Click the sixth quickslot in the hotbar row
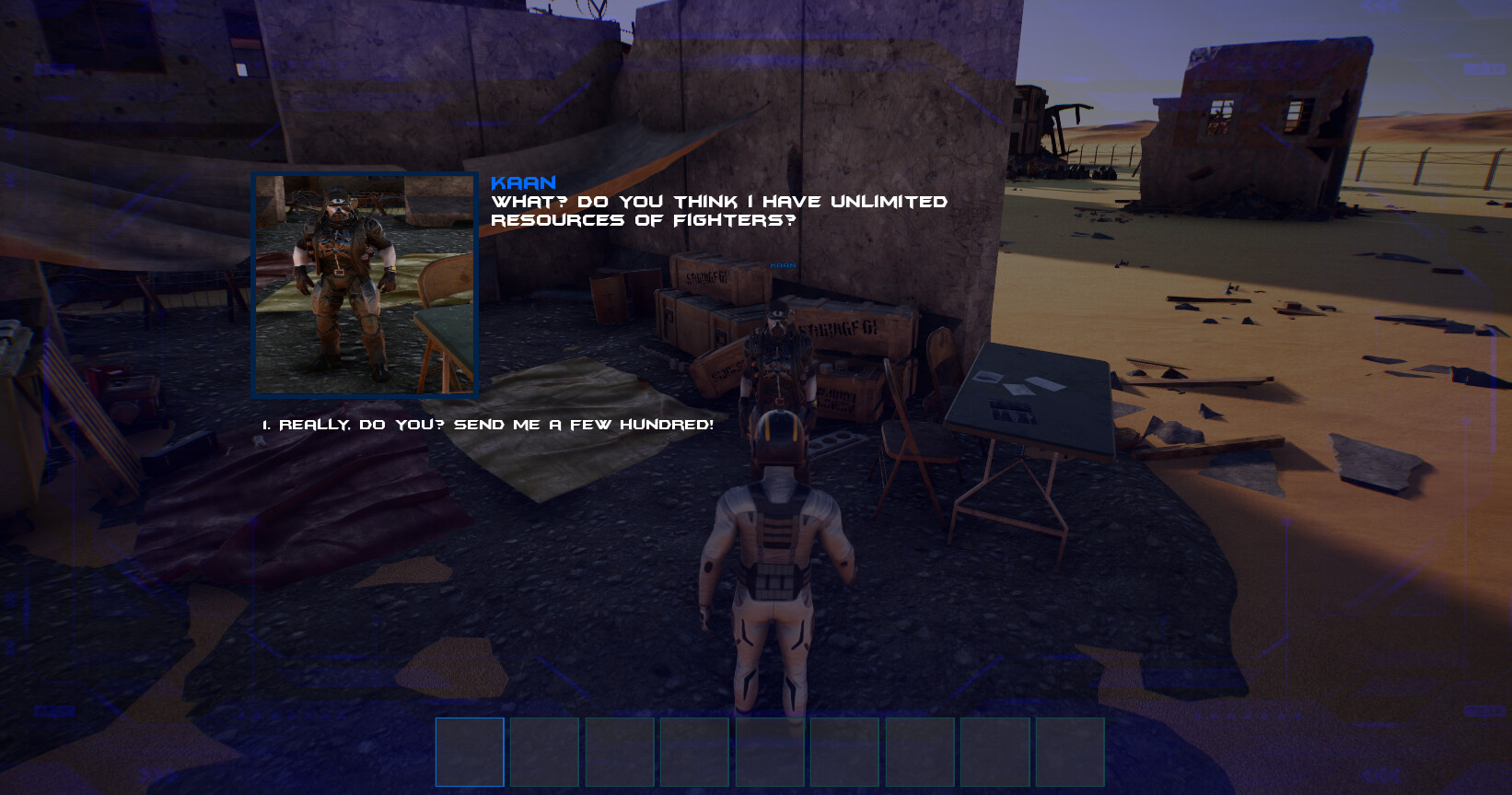 point(845,752)
